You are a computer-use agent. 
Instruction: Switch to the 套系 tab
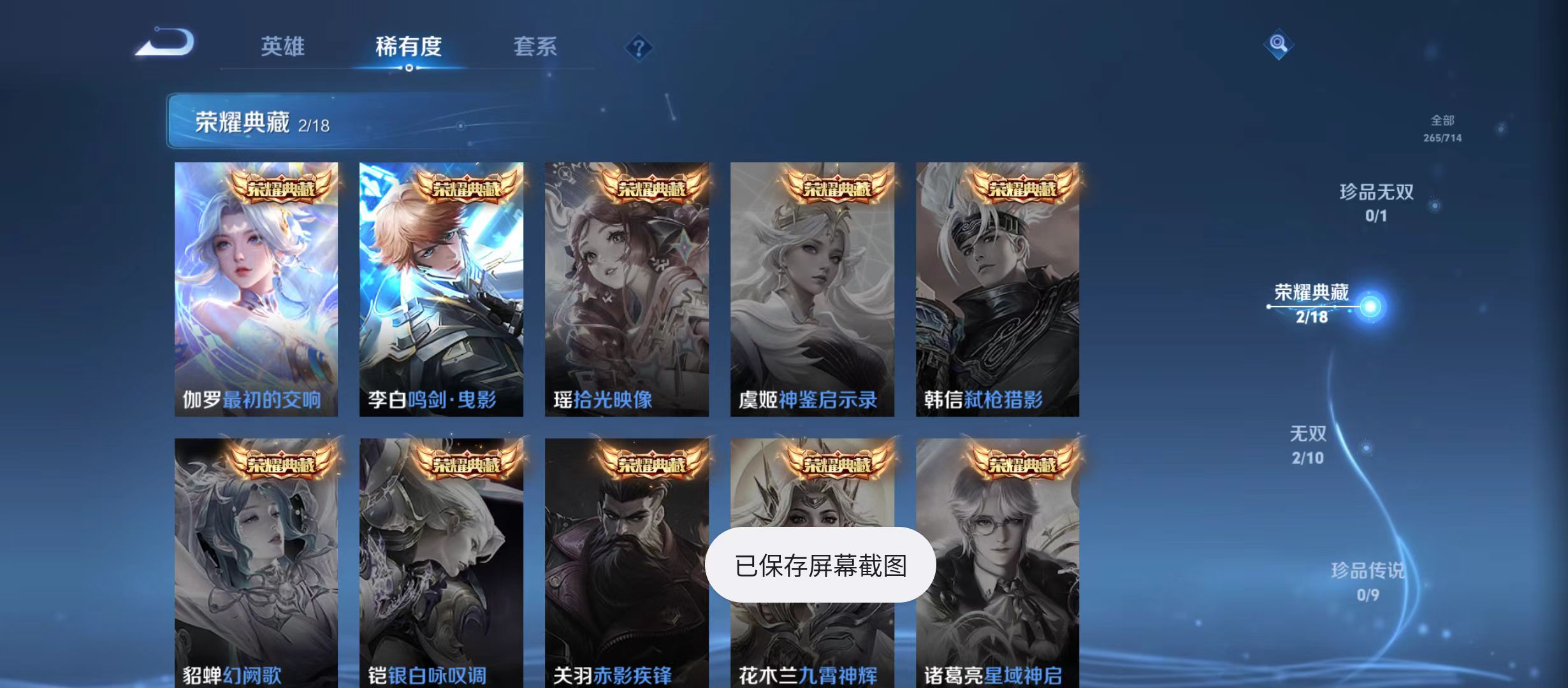pyautogui.click(x=536, y=46)
